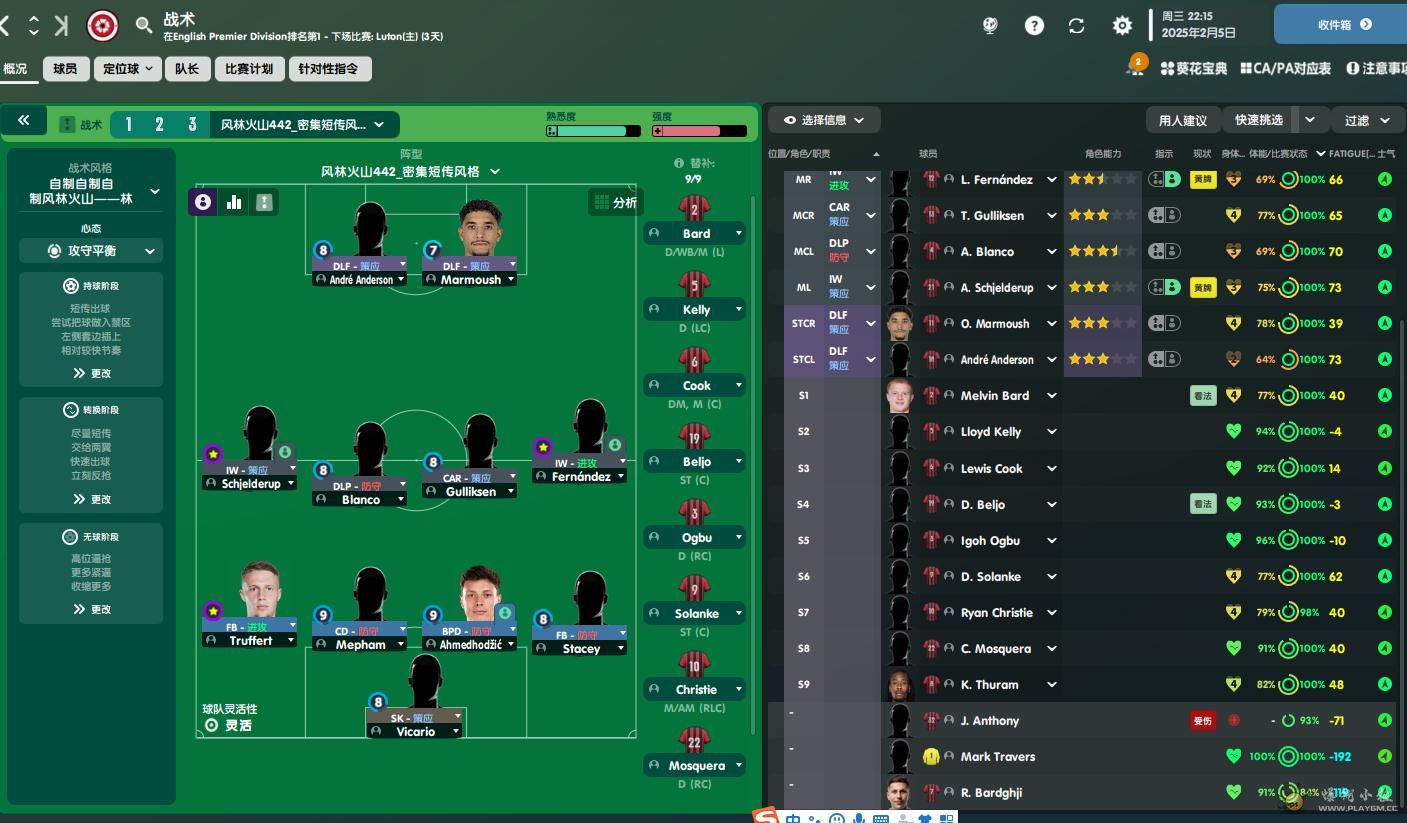Screen dimensions: 1407x823
Task: Click 更改 under 持球阶段 instructions
Action: (x=92, y=373)
